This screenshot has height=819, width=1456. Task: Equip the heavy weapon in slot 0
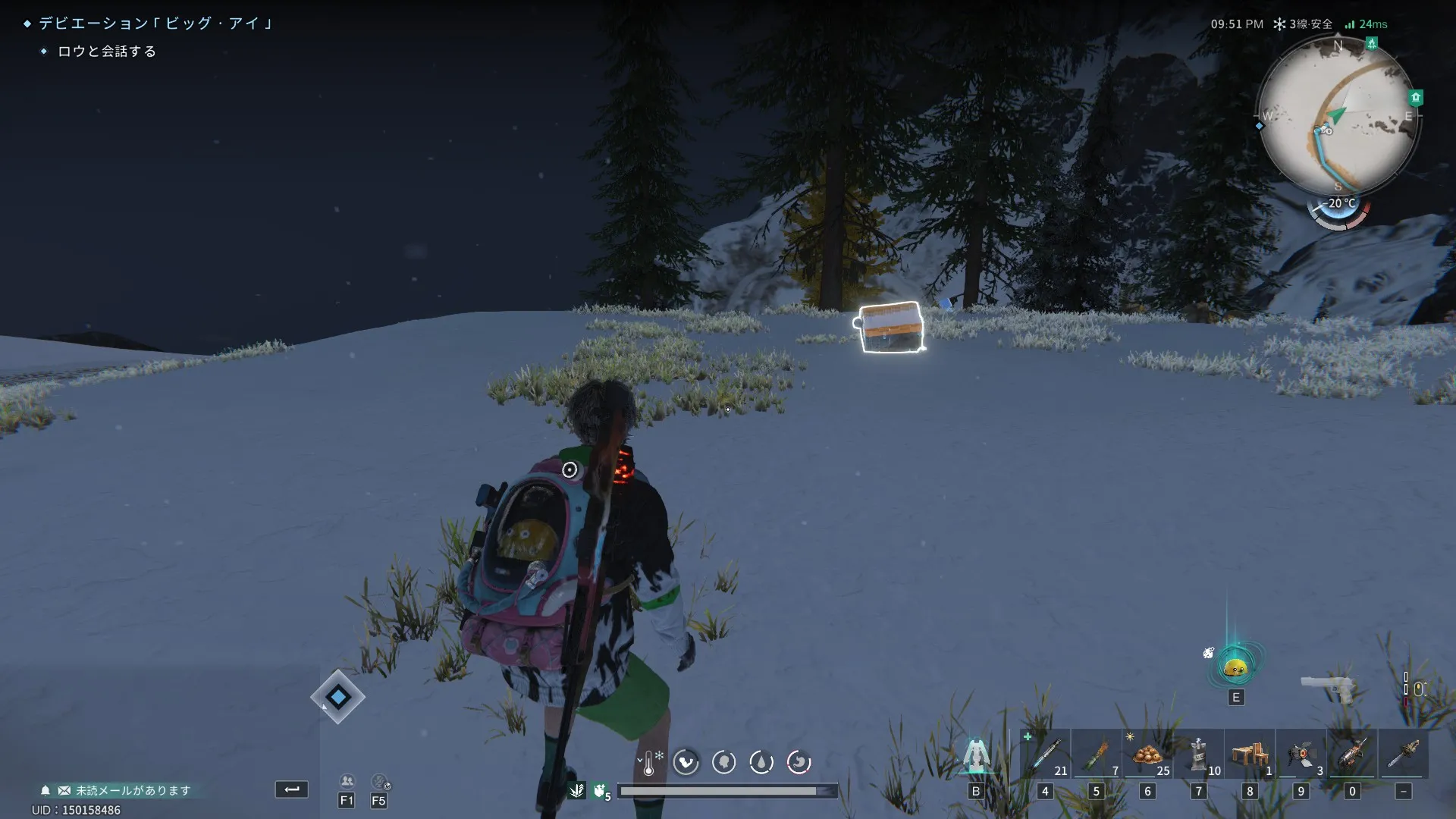pos(1352,755)
